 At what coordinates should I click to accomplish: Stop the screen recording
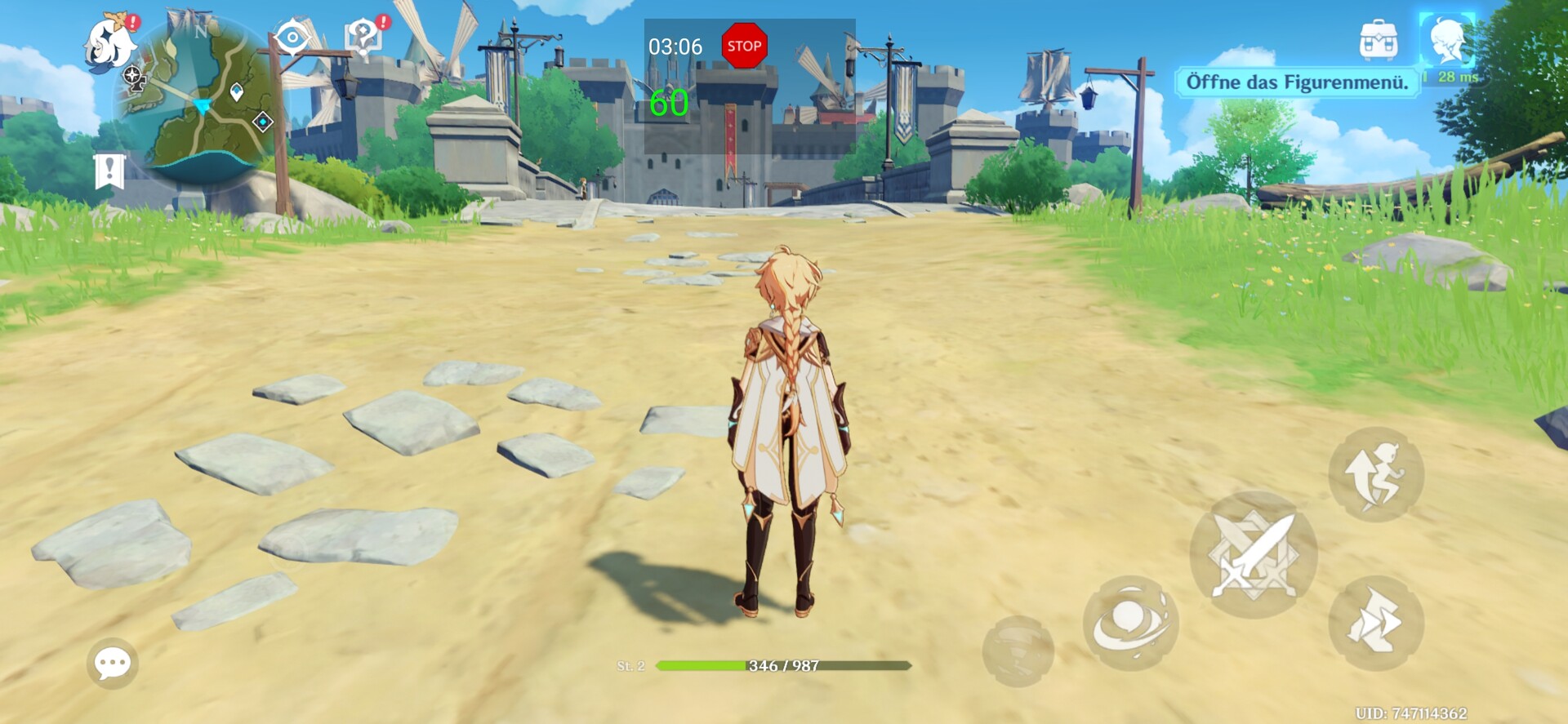pyautogui.click(x=744, y=46)
